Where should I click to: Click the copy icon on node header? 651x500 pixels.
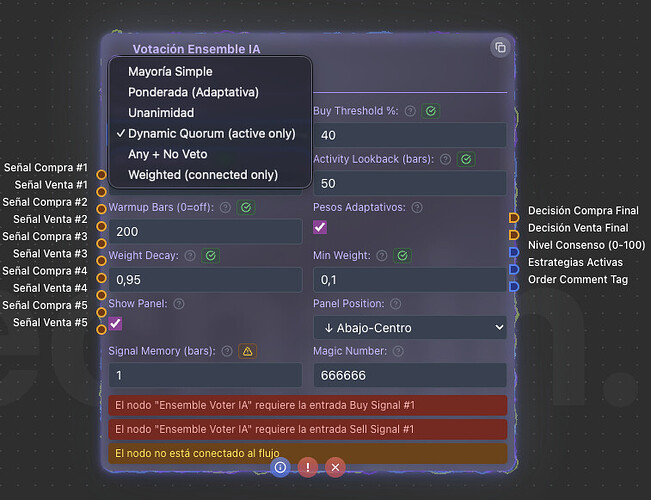point(500,47)
